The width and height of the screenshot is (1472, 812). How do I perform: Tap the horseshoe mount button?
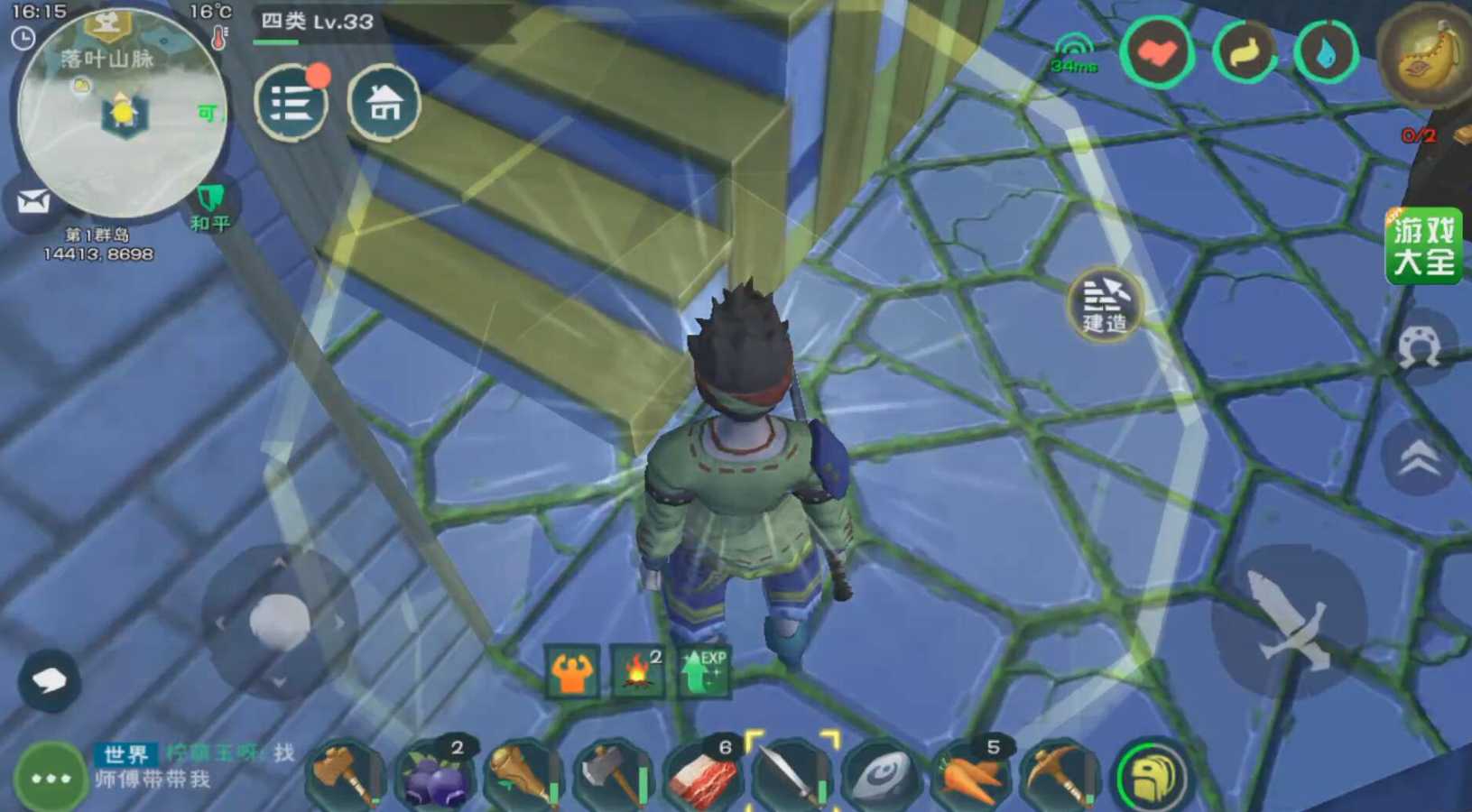coord(1419,347)
